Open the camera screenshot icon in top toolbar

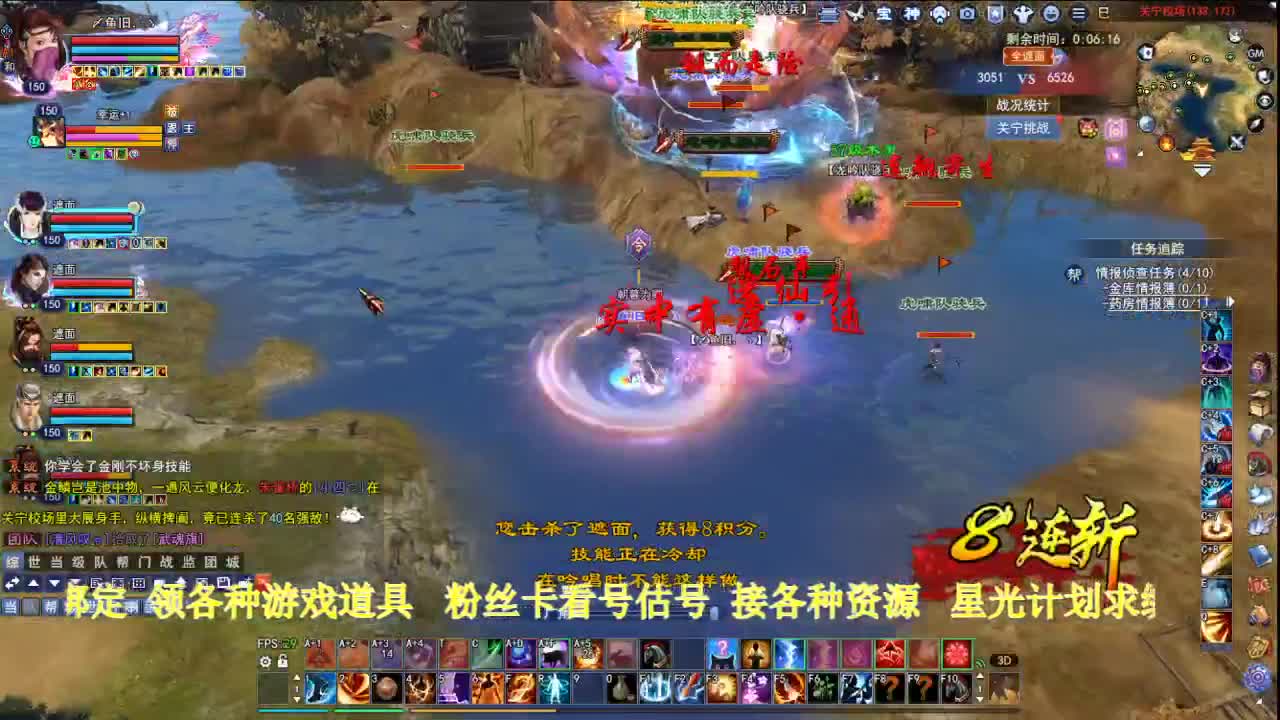(967, 14)
